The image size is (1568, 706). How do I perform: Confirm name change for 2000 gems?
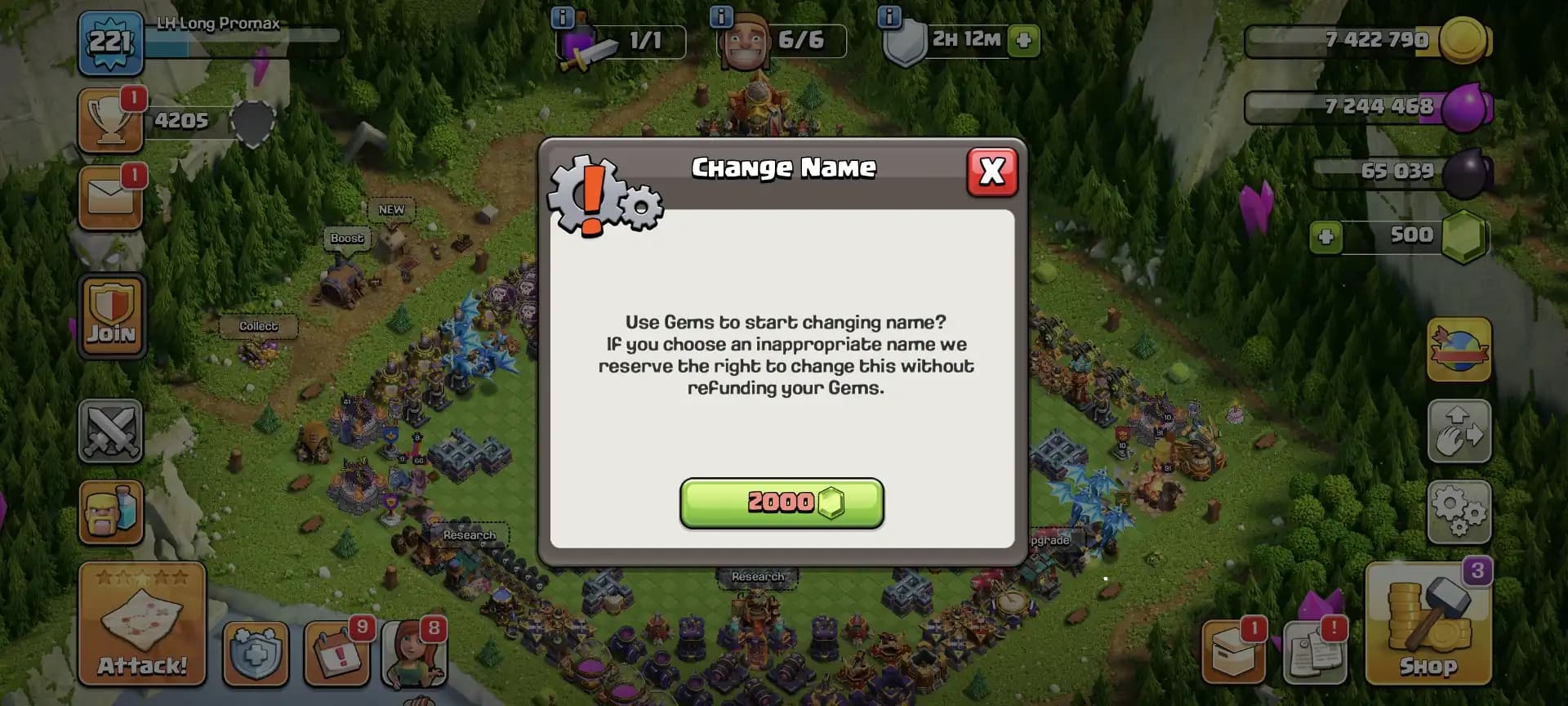782,504
